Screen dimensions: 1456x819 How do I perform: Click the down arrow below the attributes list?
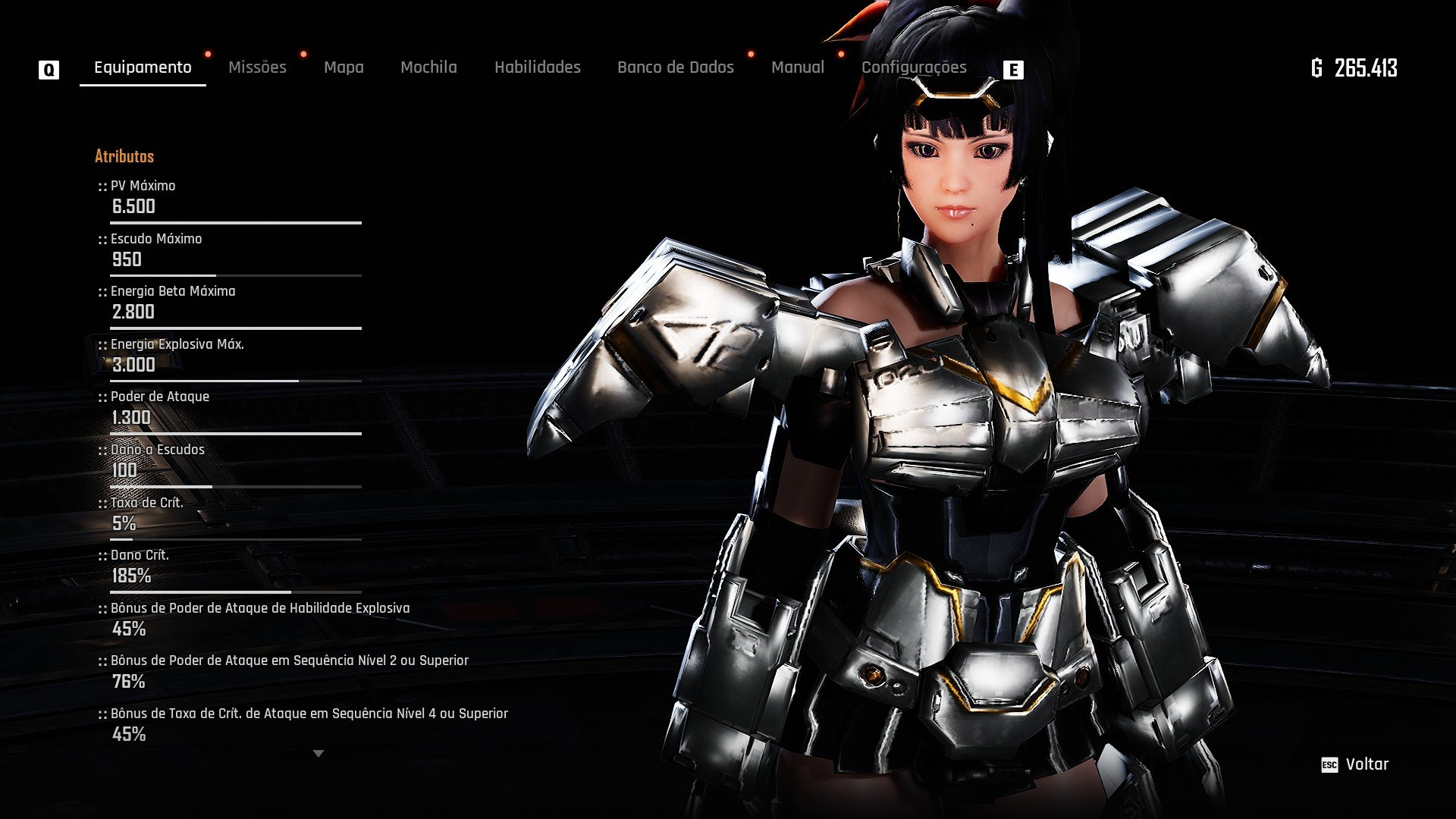point(318,754)
